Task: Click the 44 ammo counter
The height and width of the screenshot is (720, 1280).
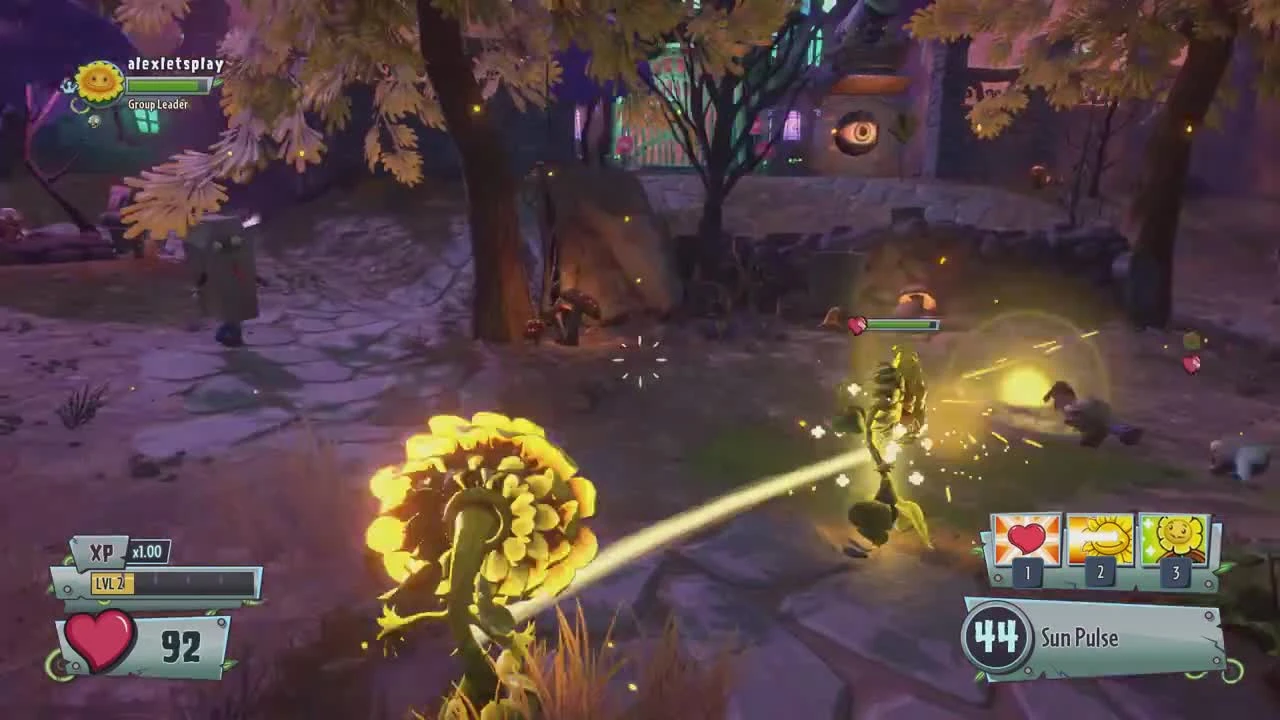Action: point(999,637)
